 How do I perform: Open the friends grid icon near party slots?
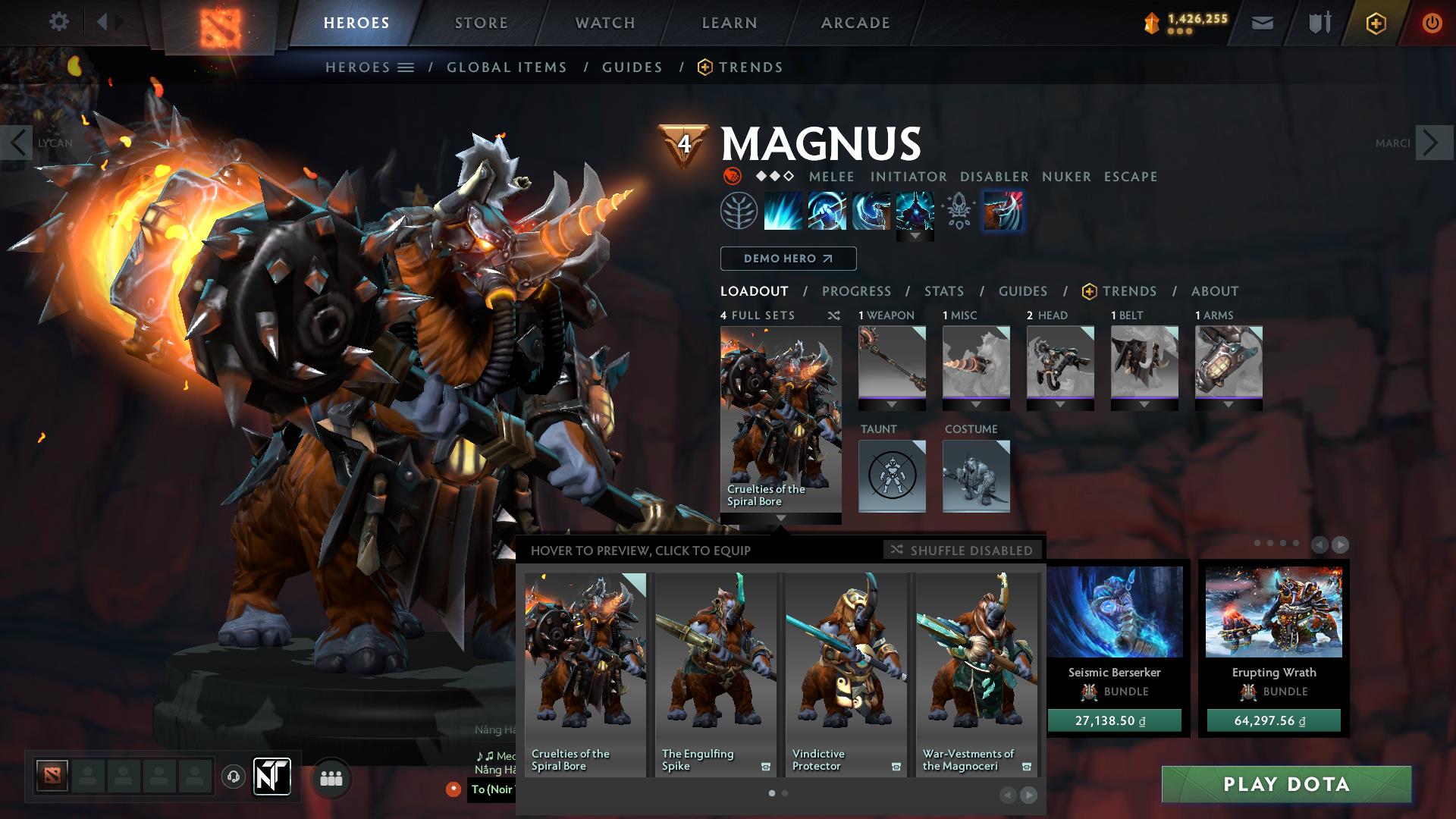[x=330, y=777]
